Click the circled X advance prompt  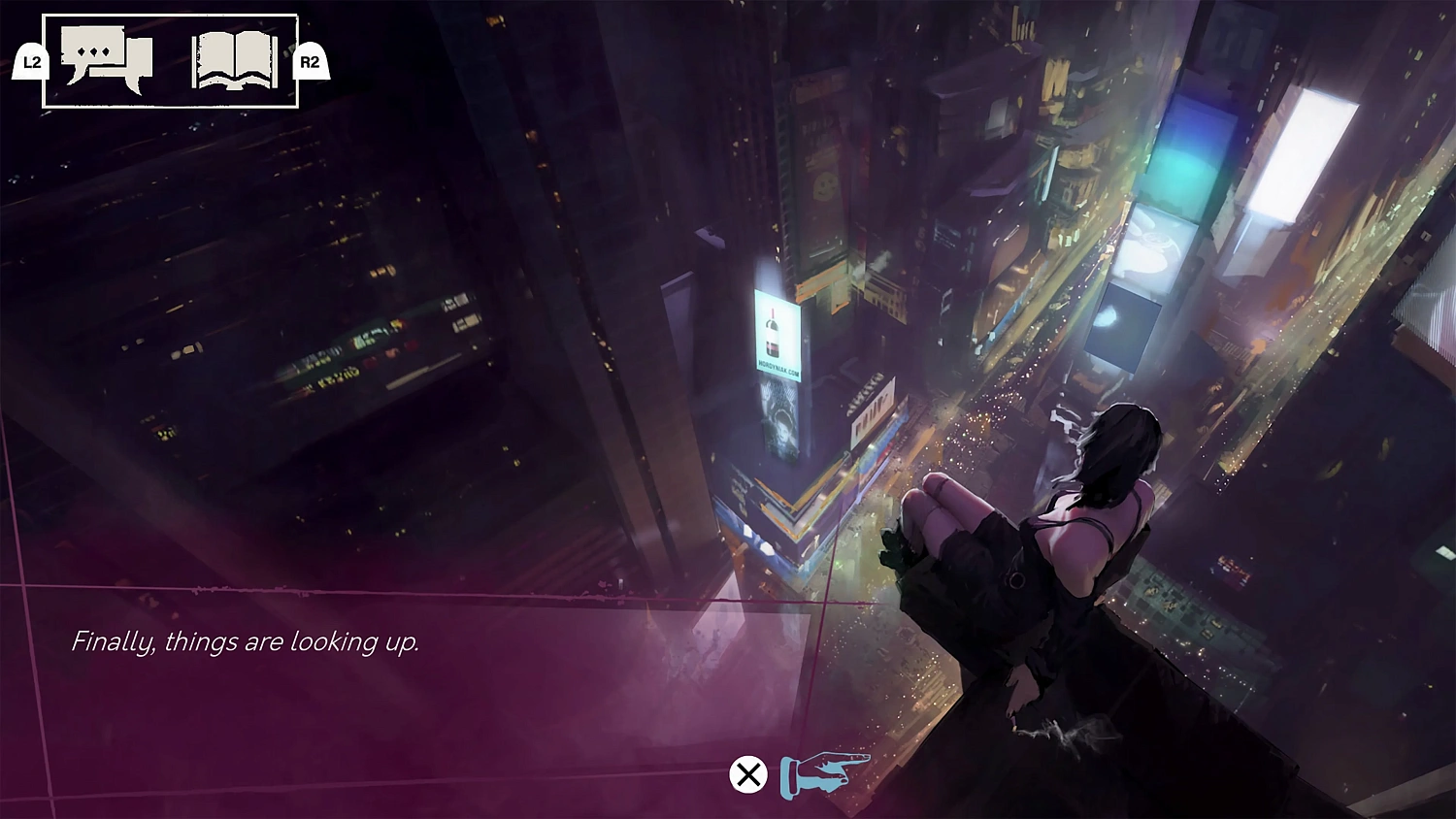coord(747,775)
